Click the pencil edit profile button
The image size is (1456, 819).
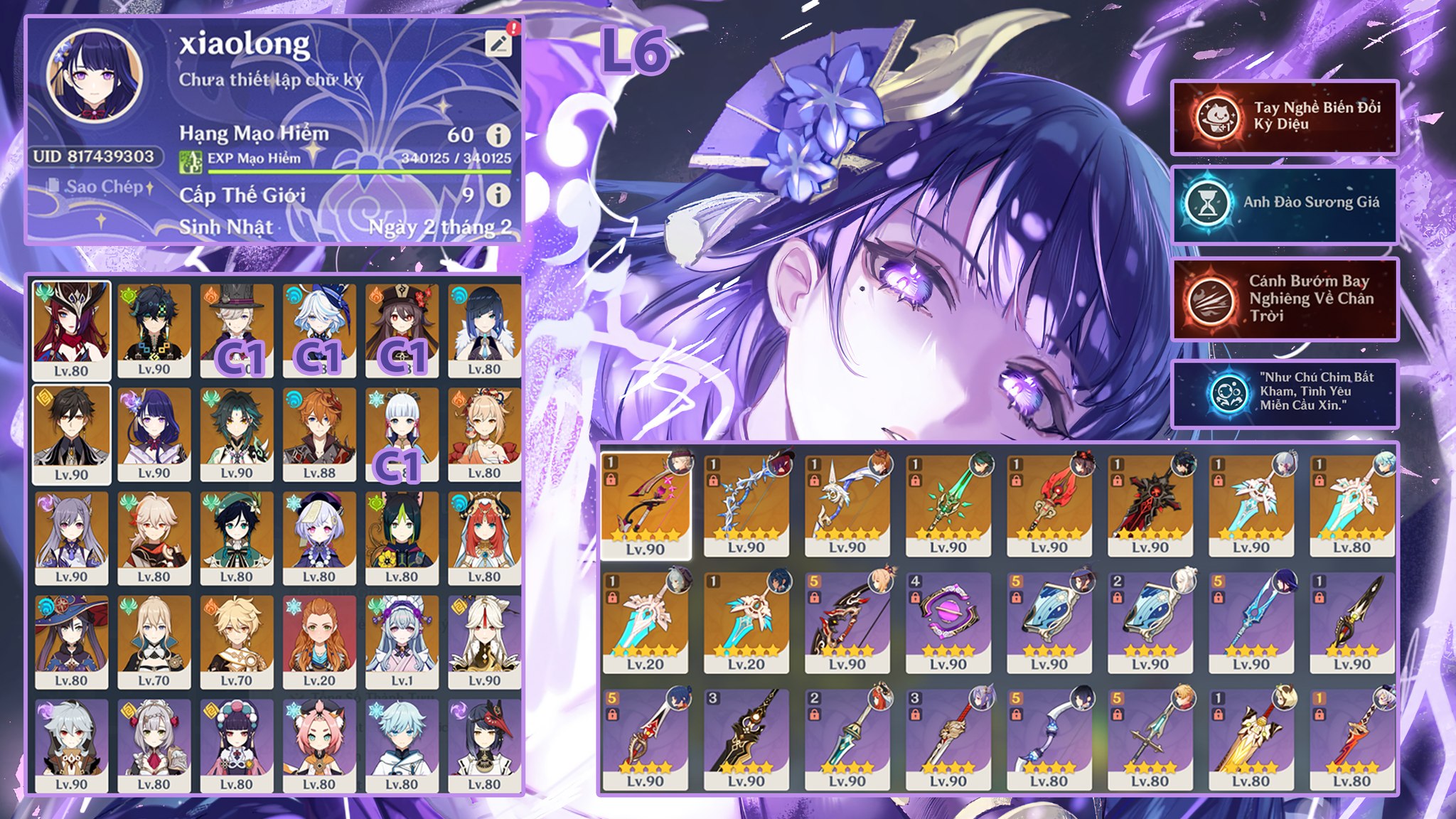pos(499,43)
